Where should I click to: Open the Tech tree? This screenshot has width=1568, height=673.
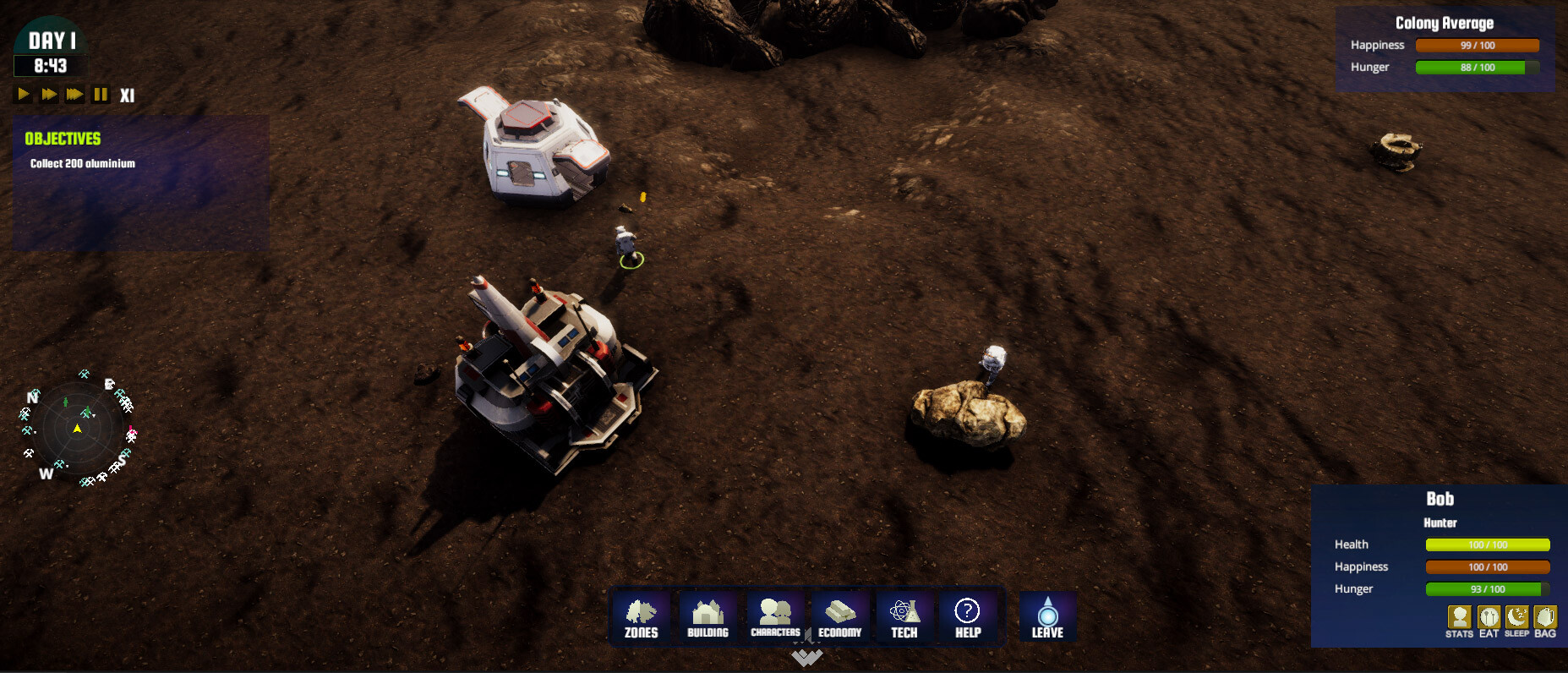(904, 617)
